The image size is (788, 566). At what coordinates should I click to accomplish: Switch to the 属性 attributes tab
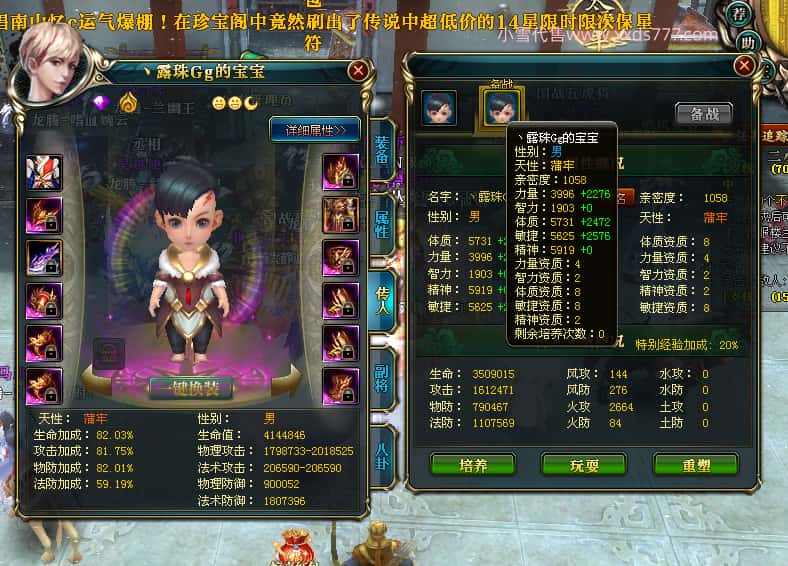pos(381,230)
